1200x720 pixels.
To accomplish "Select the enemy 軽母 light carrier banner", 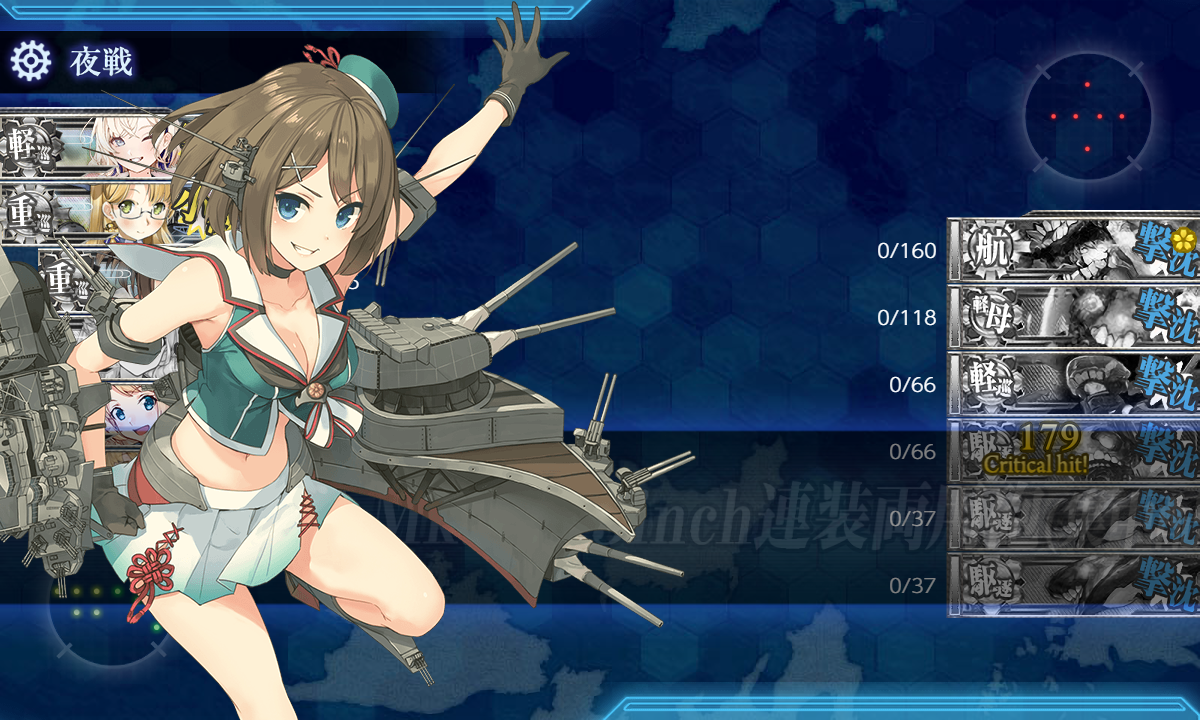I will pos(1075,316).
